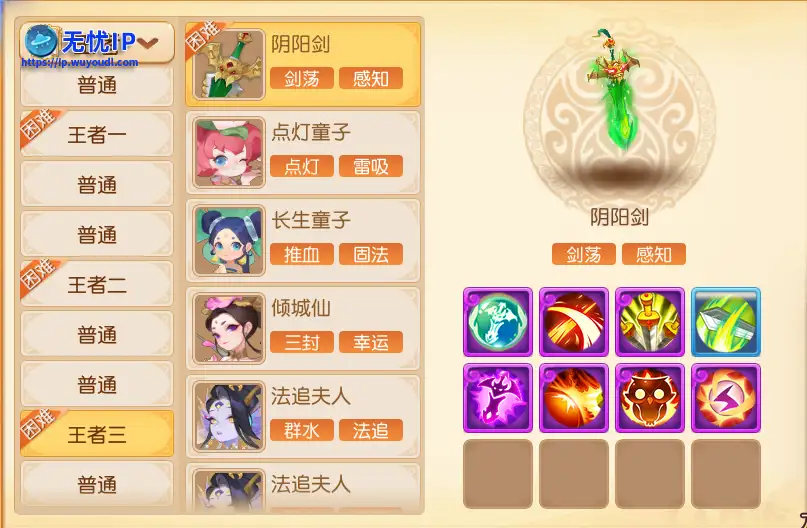Choose the highlighted 王者三 entry
Viewport: 807px width, 528px height.
pos(97,435)
